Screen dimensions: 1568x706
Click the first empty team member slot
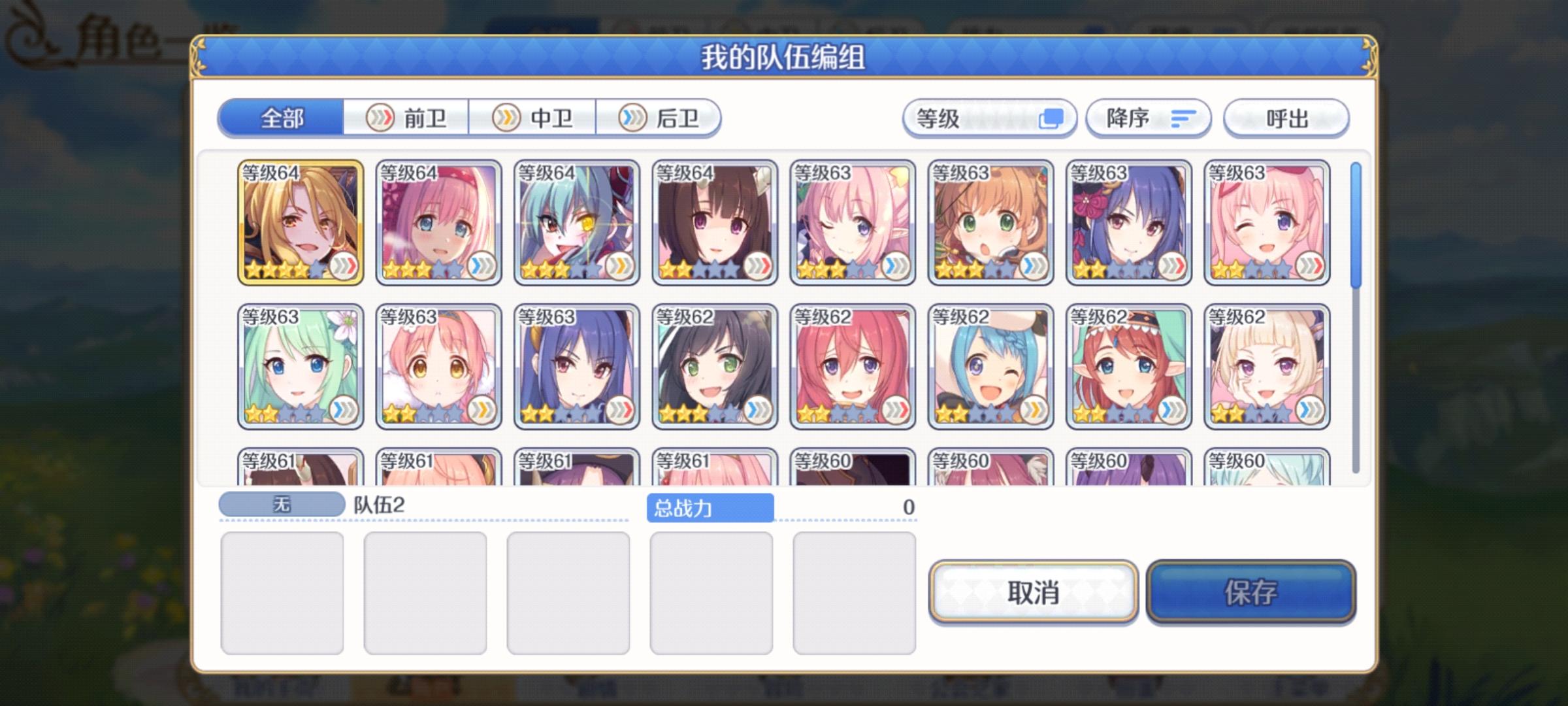(x=282, y=592)
